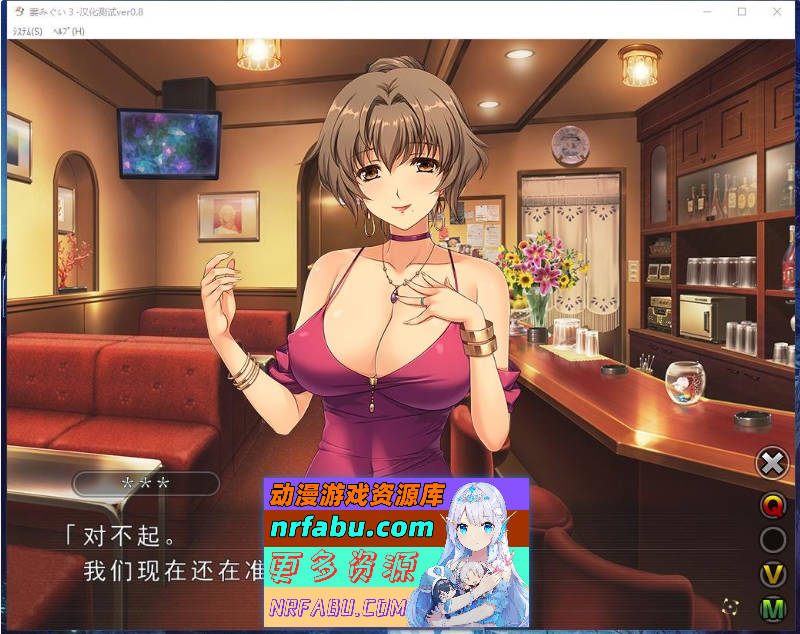Close the game window
The height and width of the screenshot is (634, 800).
click(776, 11)
